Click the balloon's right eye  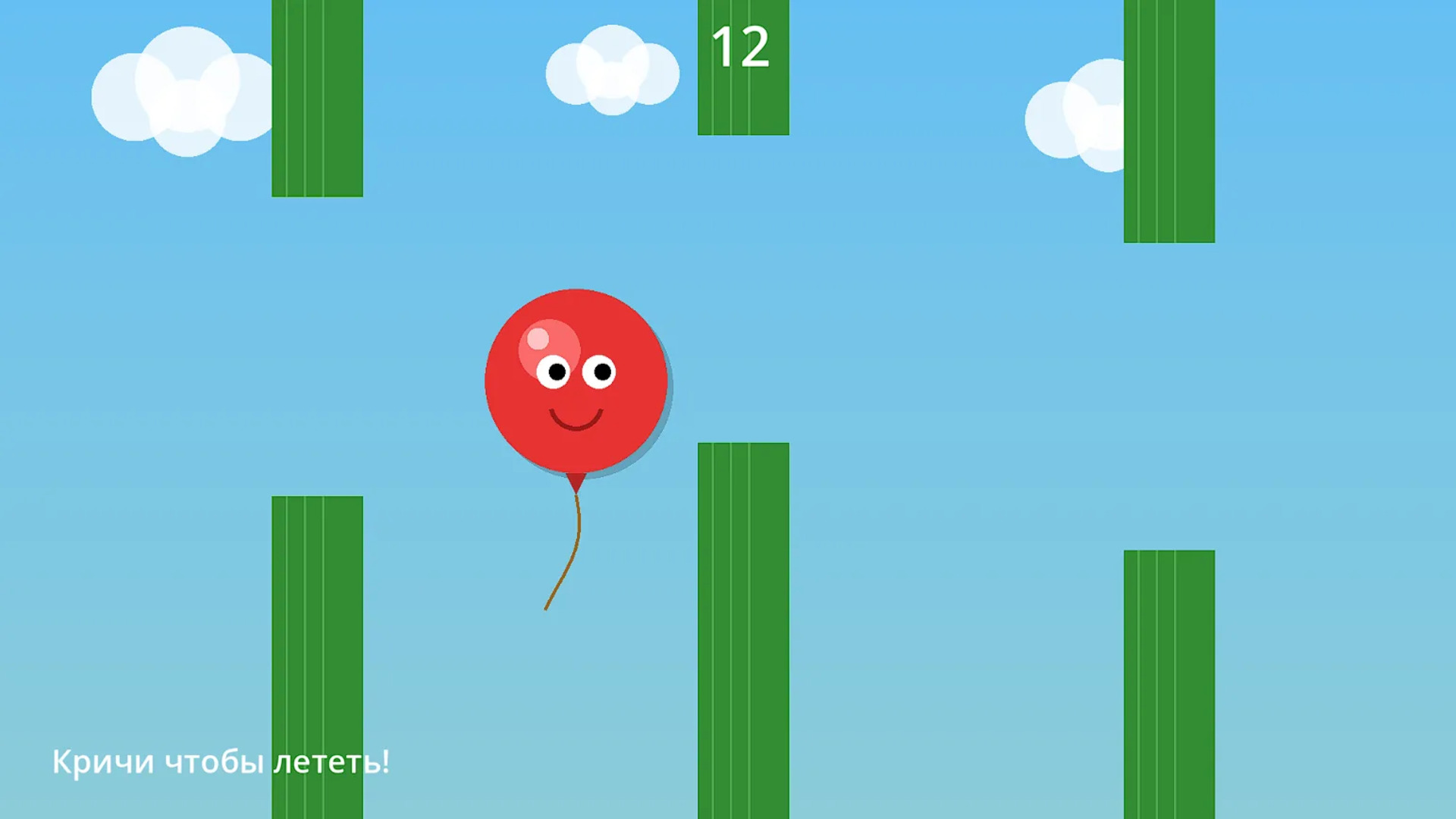[x=601, y=372]
